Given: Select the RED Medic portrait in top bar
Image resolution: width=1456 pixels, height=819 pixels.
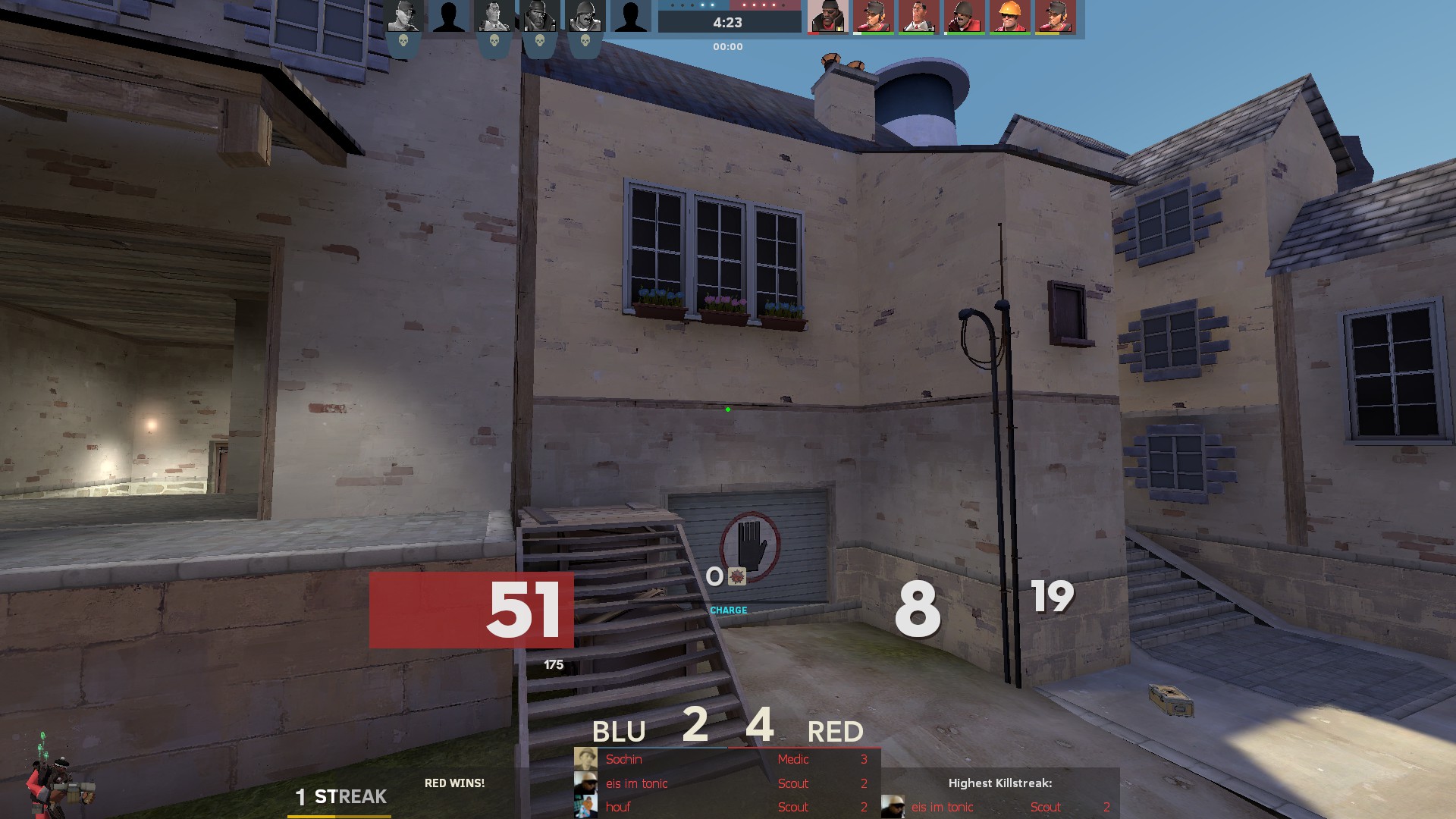Looking at the screenshot, I should point(918,17).
